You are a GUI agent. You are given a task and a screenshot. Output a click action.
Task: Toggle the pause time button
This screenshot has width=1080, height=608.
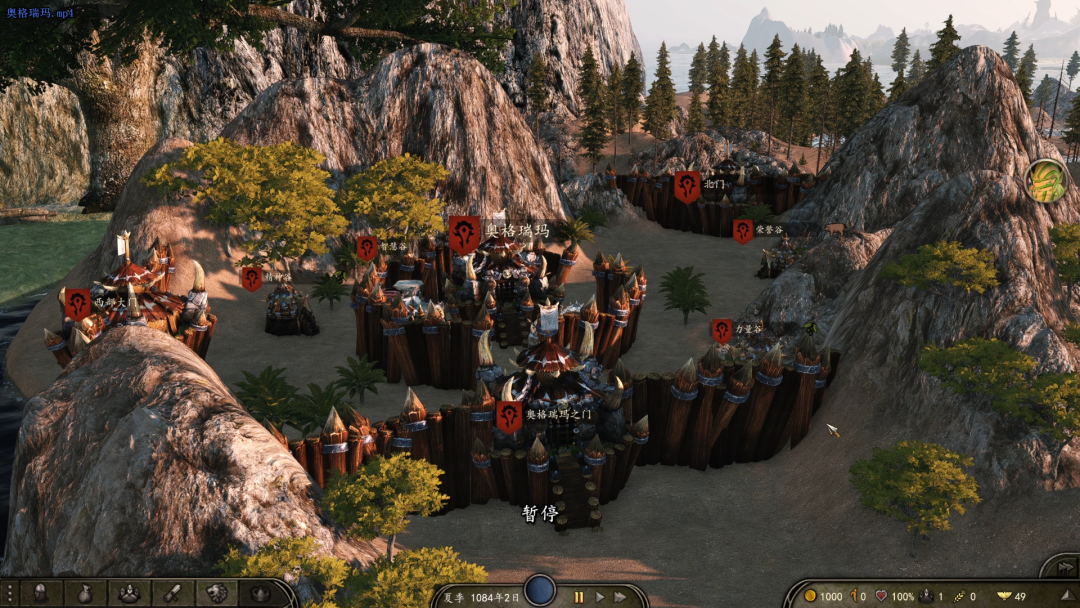pyautogui.click(x=578, y=597)
